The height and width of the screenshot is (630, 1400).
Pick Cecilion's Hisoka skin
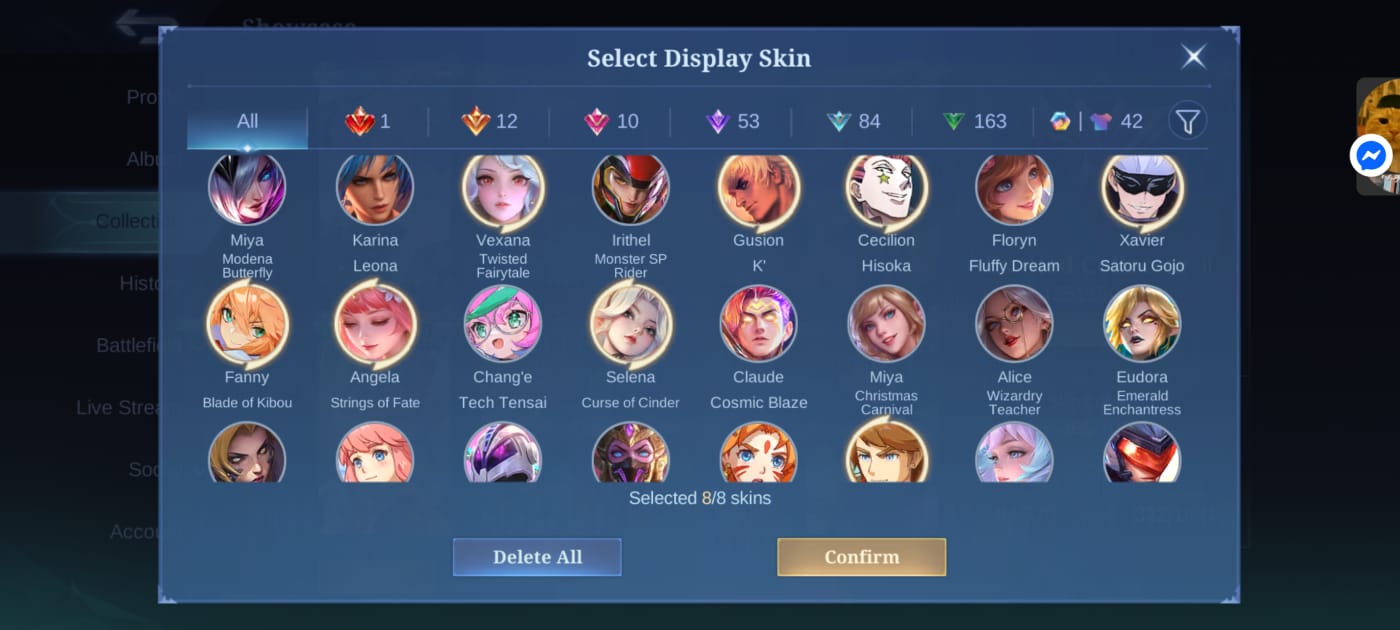pyautogui.click(x=886, y=188)
